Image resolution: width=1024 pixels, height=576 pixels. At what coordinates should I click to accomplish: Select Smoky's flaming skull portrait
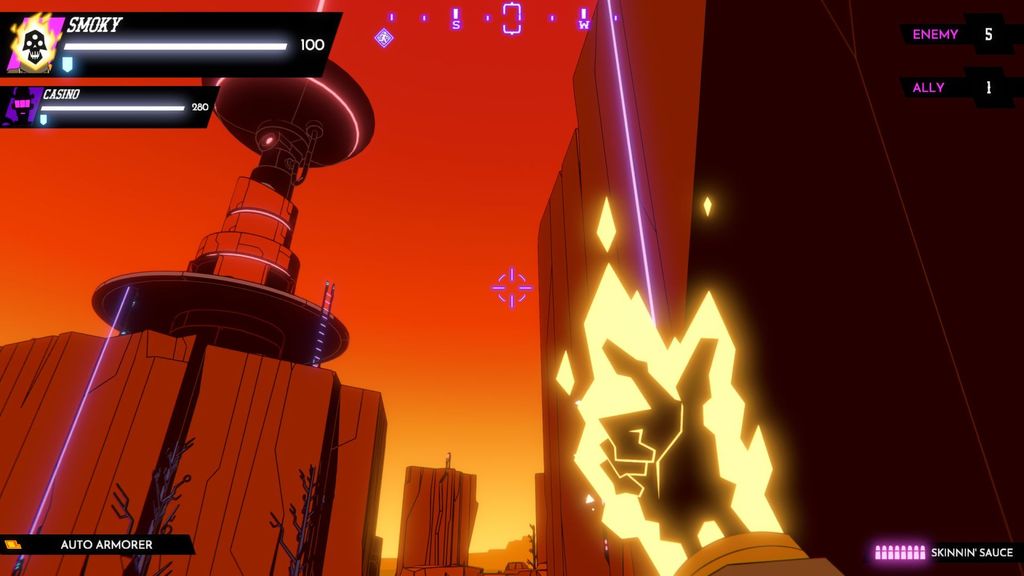[32, 43]
